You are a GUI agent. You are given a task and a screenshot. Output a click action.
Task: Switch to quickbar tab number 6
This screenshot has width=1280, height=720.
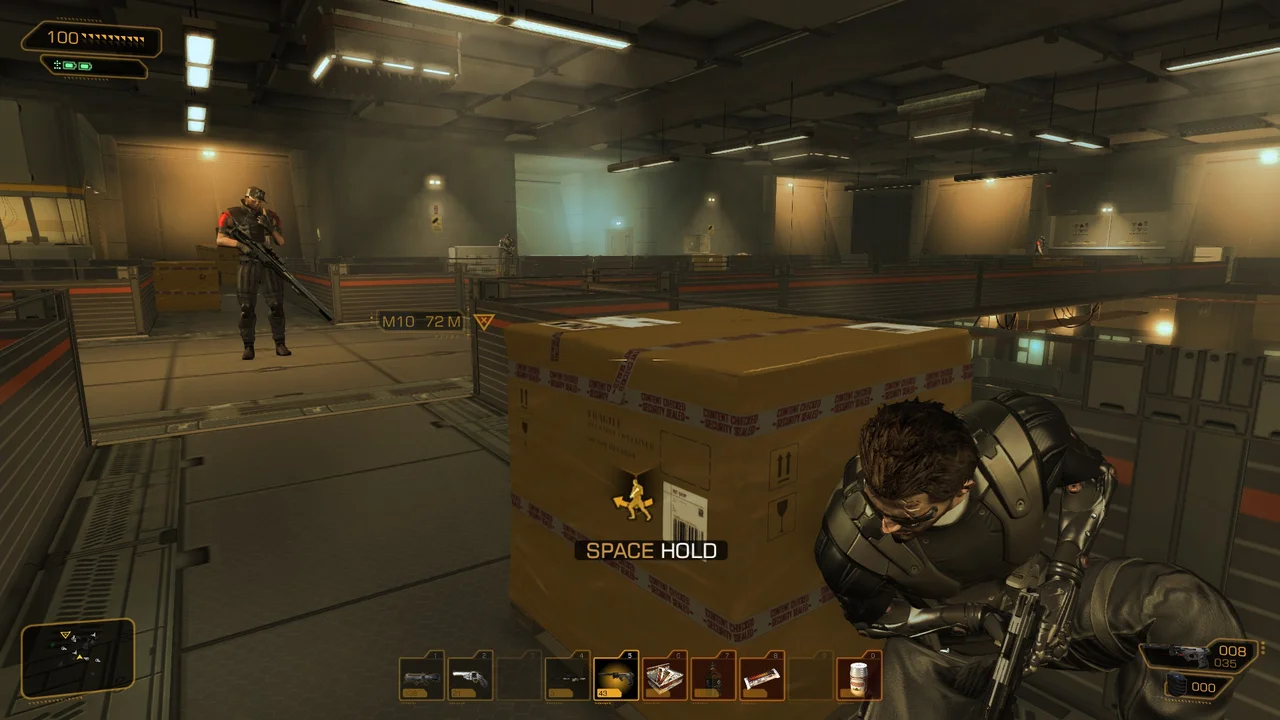[677, 654]
